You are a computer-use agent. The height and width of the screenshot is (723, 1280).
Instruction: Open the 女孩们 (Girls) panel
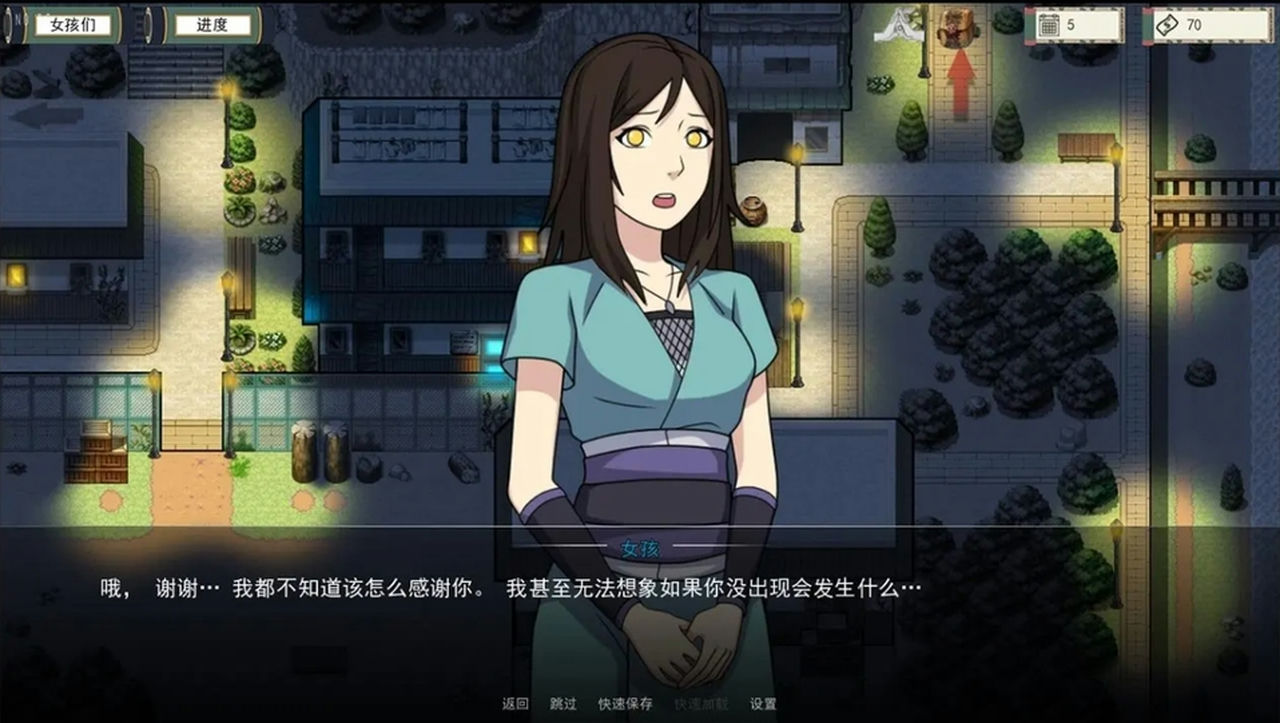tap(73, 23)
